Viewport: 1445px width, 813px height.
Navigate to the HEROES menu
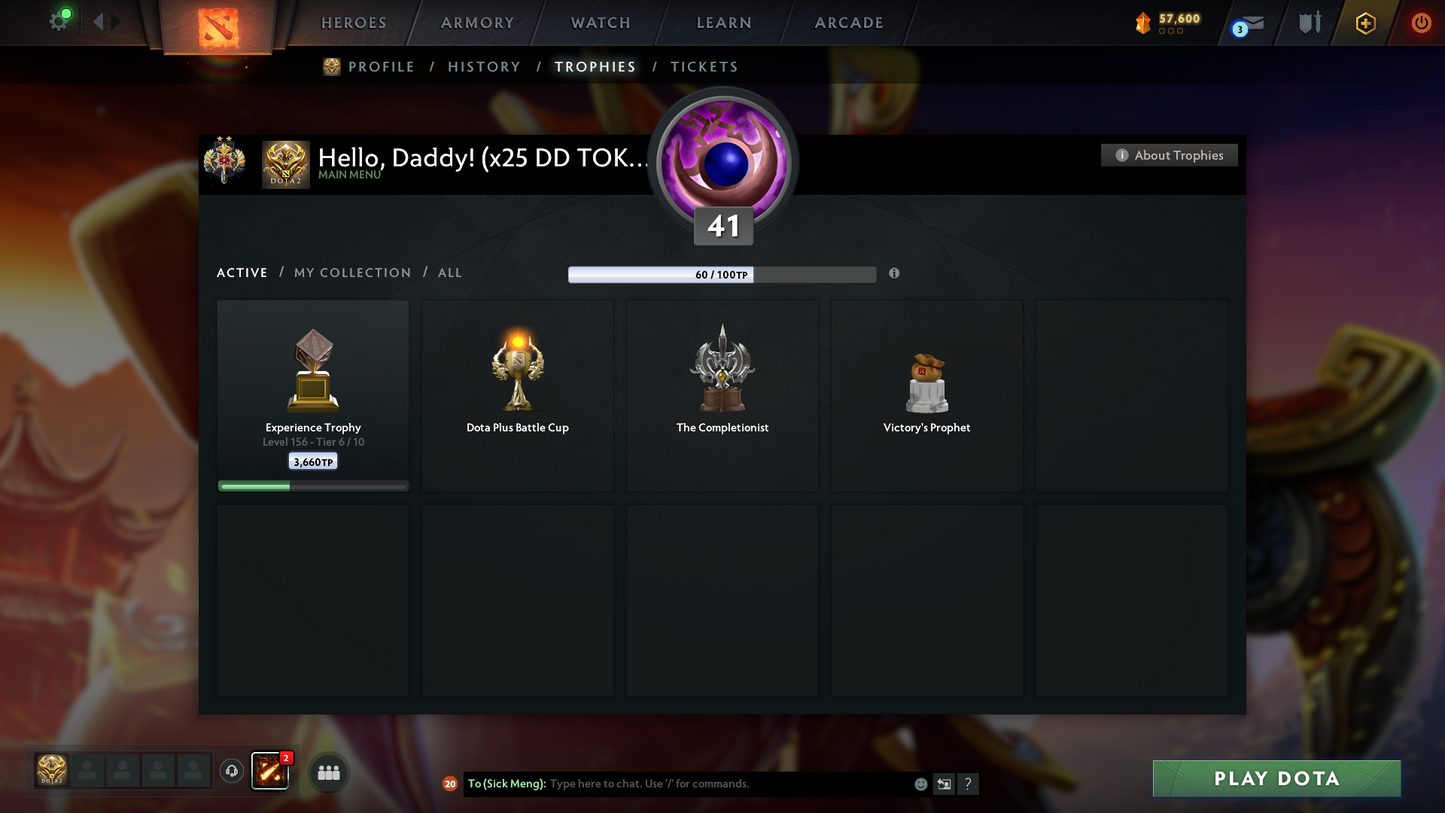click(x=353, y=22)
